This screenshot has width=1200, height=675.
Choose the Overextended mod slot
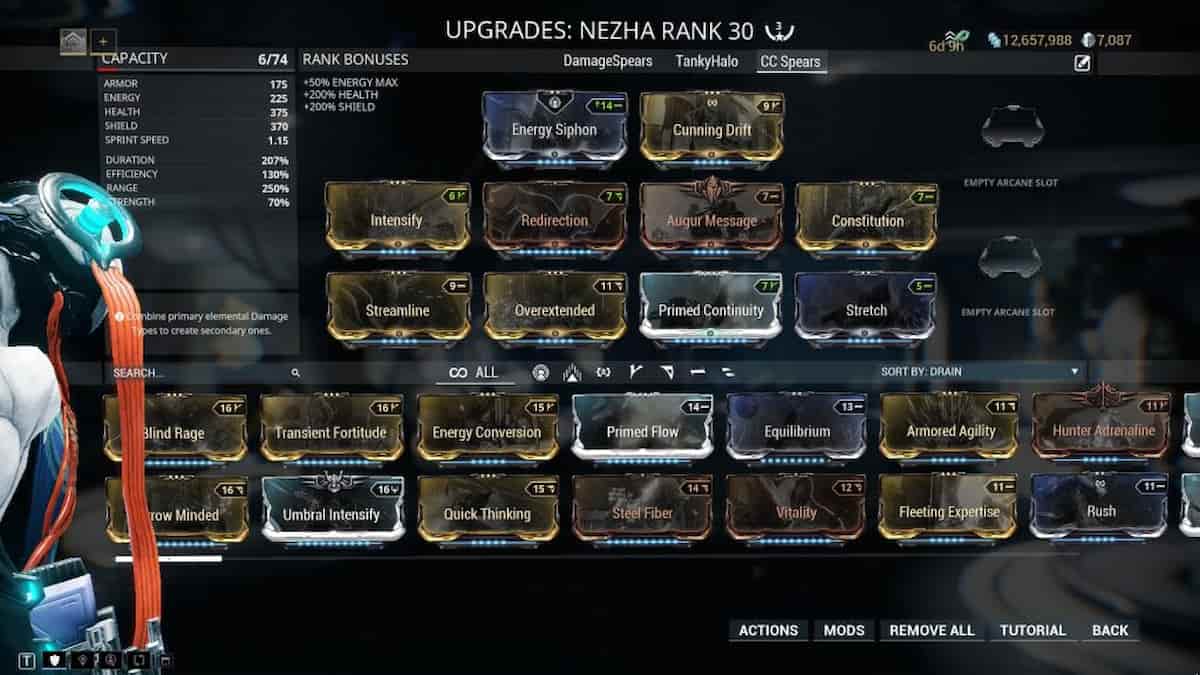554,310
